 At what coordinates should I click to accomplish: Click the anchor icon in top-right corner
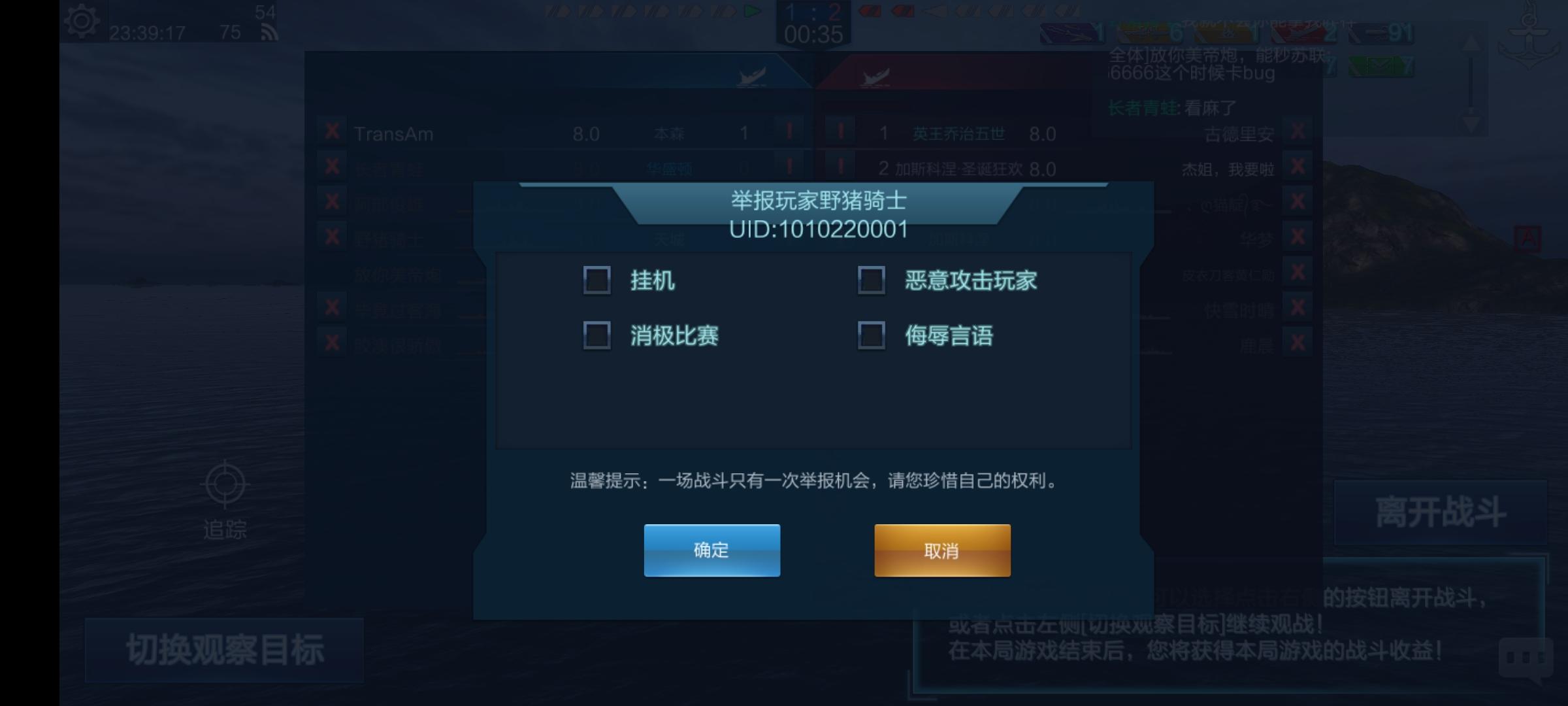coord(1529,36)
